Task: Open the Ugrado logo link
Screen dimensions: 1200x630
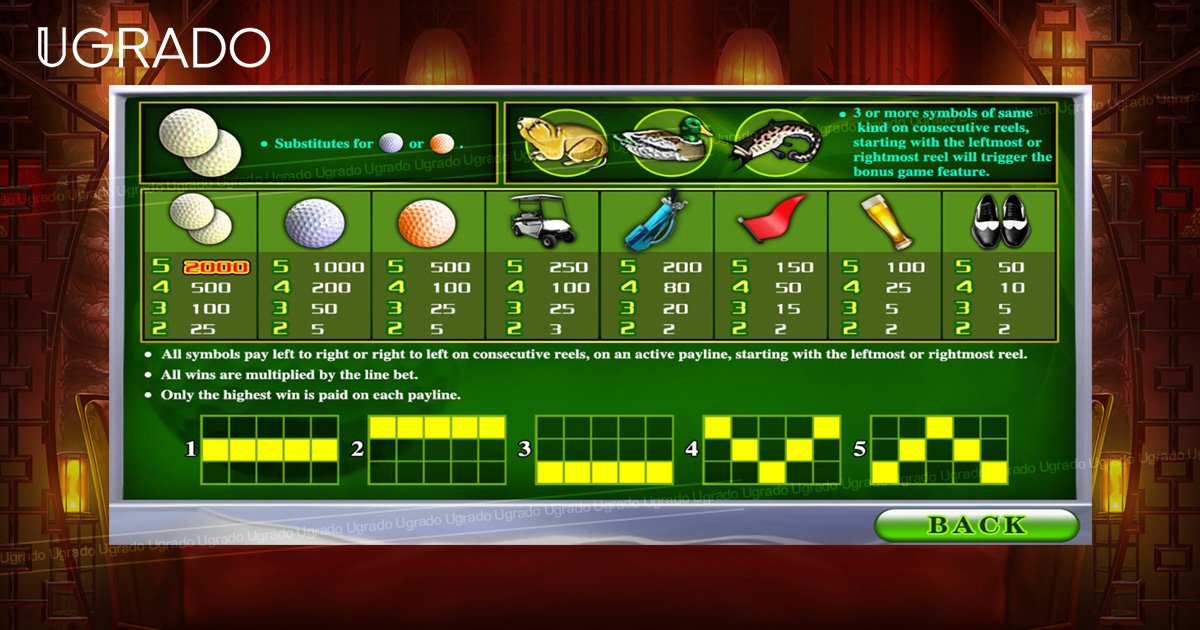Action: [153, 47]
